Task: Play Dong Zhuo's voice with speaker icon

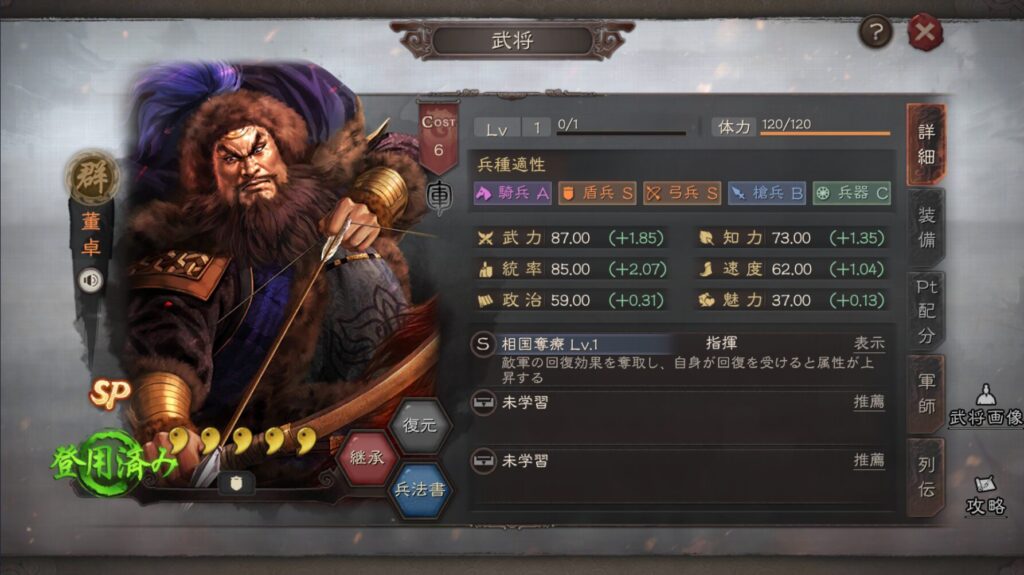Action: (91, 281)
